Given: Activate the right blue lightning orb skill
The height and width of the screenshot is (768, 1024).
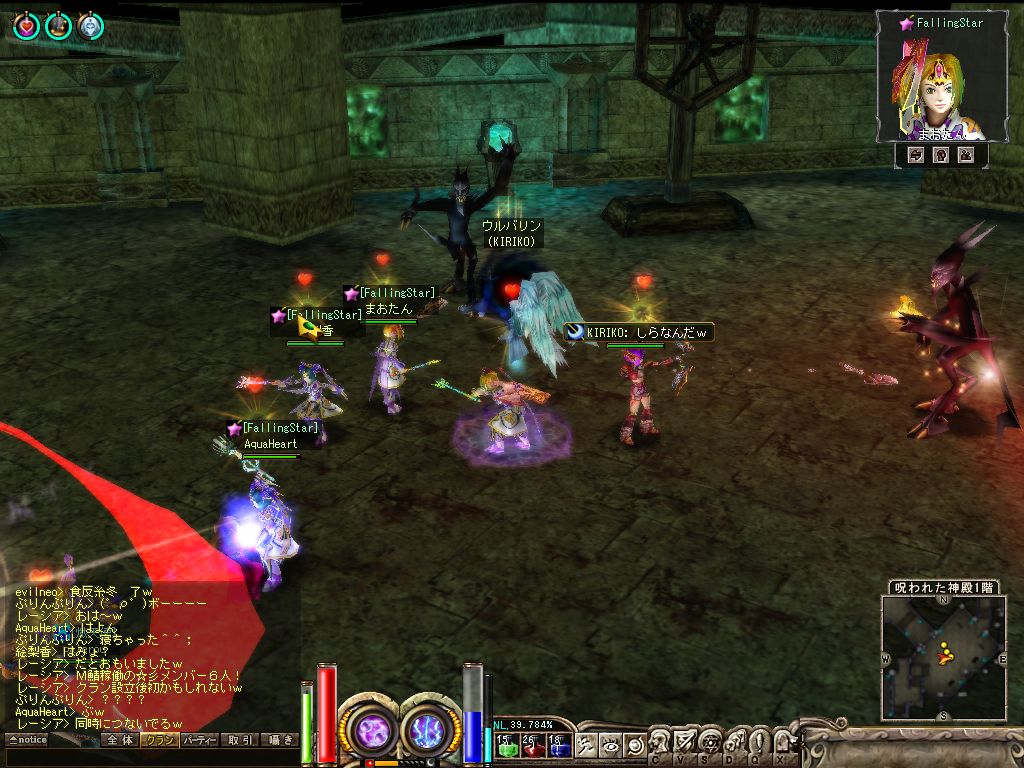Looking at the screenshot, I should click(431, 731).
